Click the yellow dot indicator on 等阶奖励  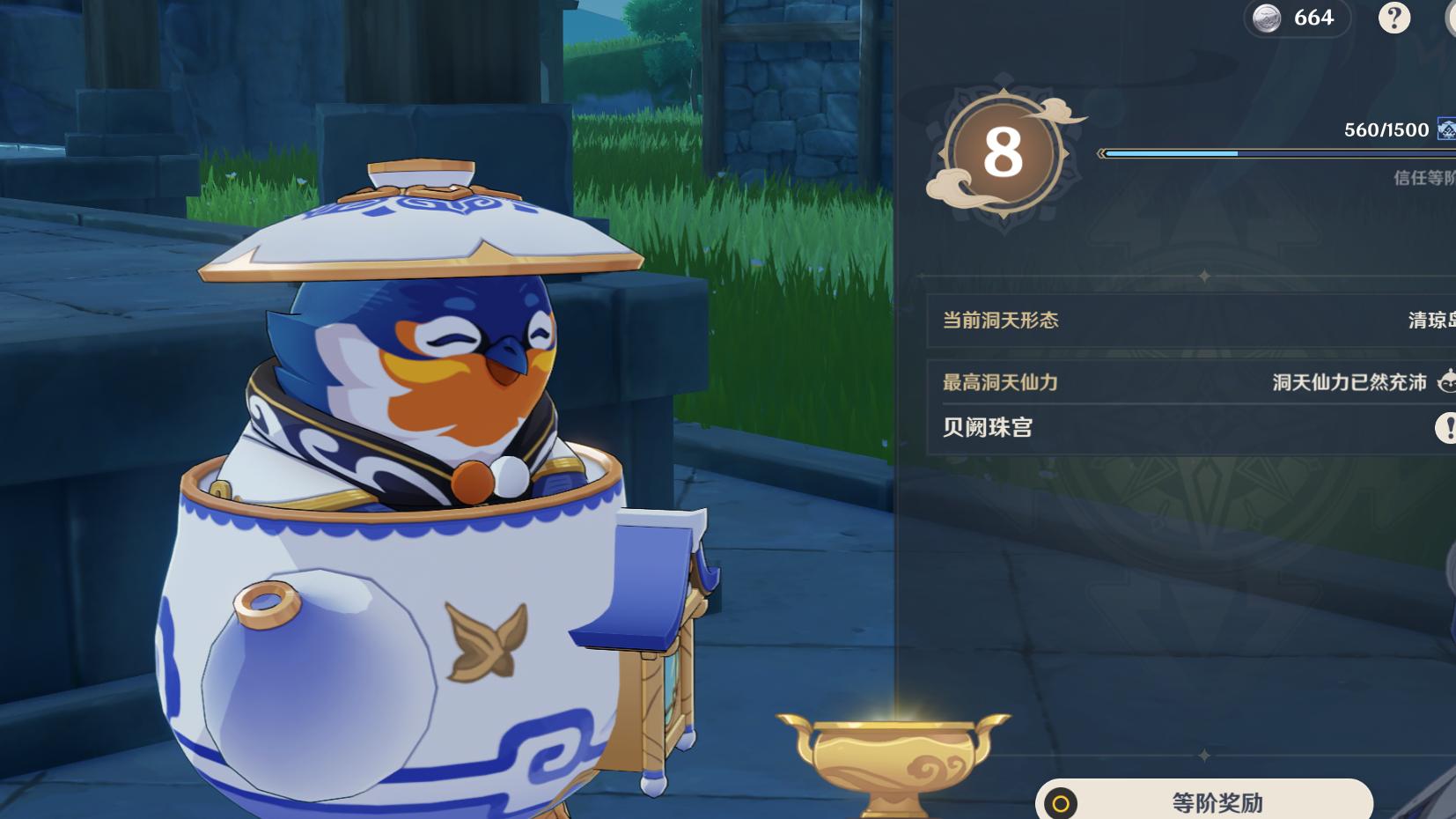[x=1063, y=803]
